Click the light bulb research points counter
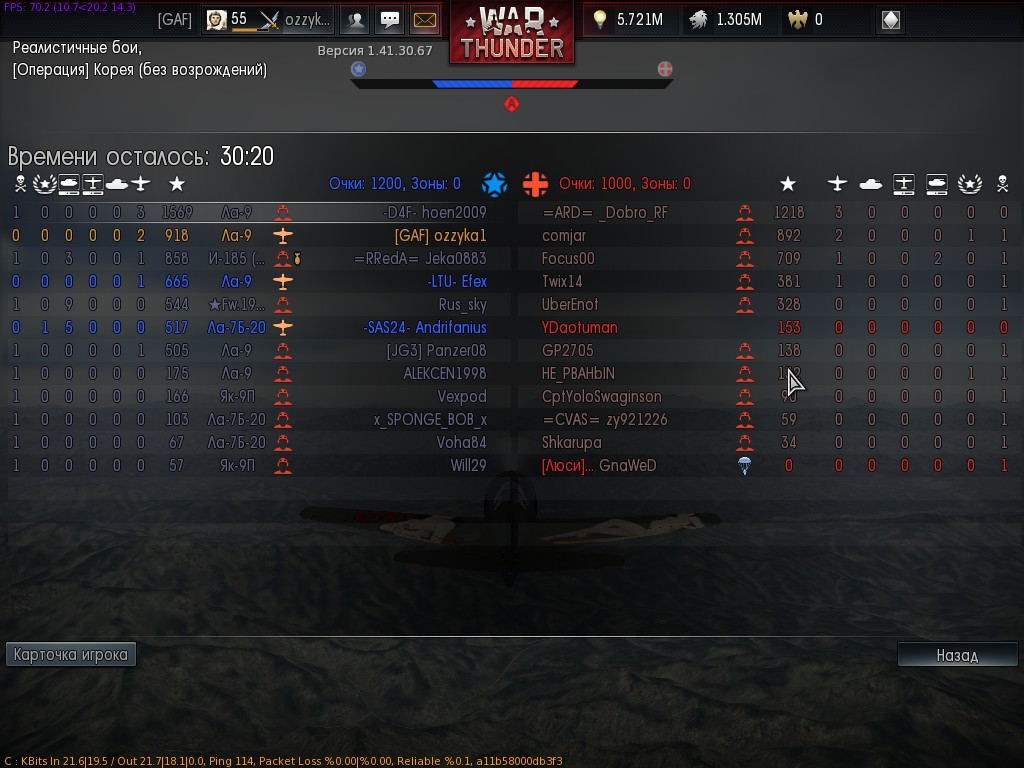The image size is (1024, 768). [x=628, y=20]
